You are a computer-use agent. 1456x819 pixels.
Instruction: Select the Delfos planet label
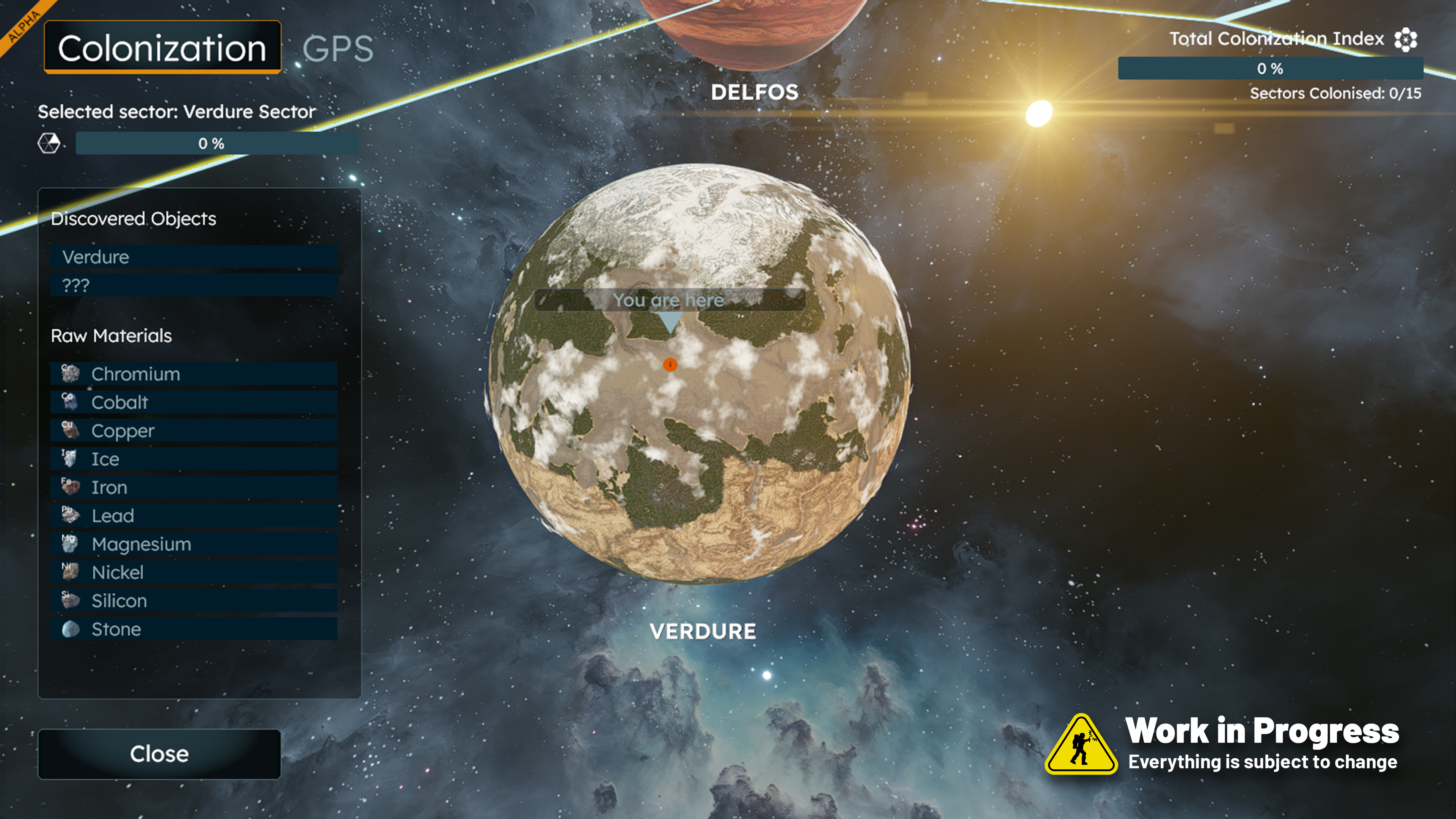pos(755,92)
